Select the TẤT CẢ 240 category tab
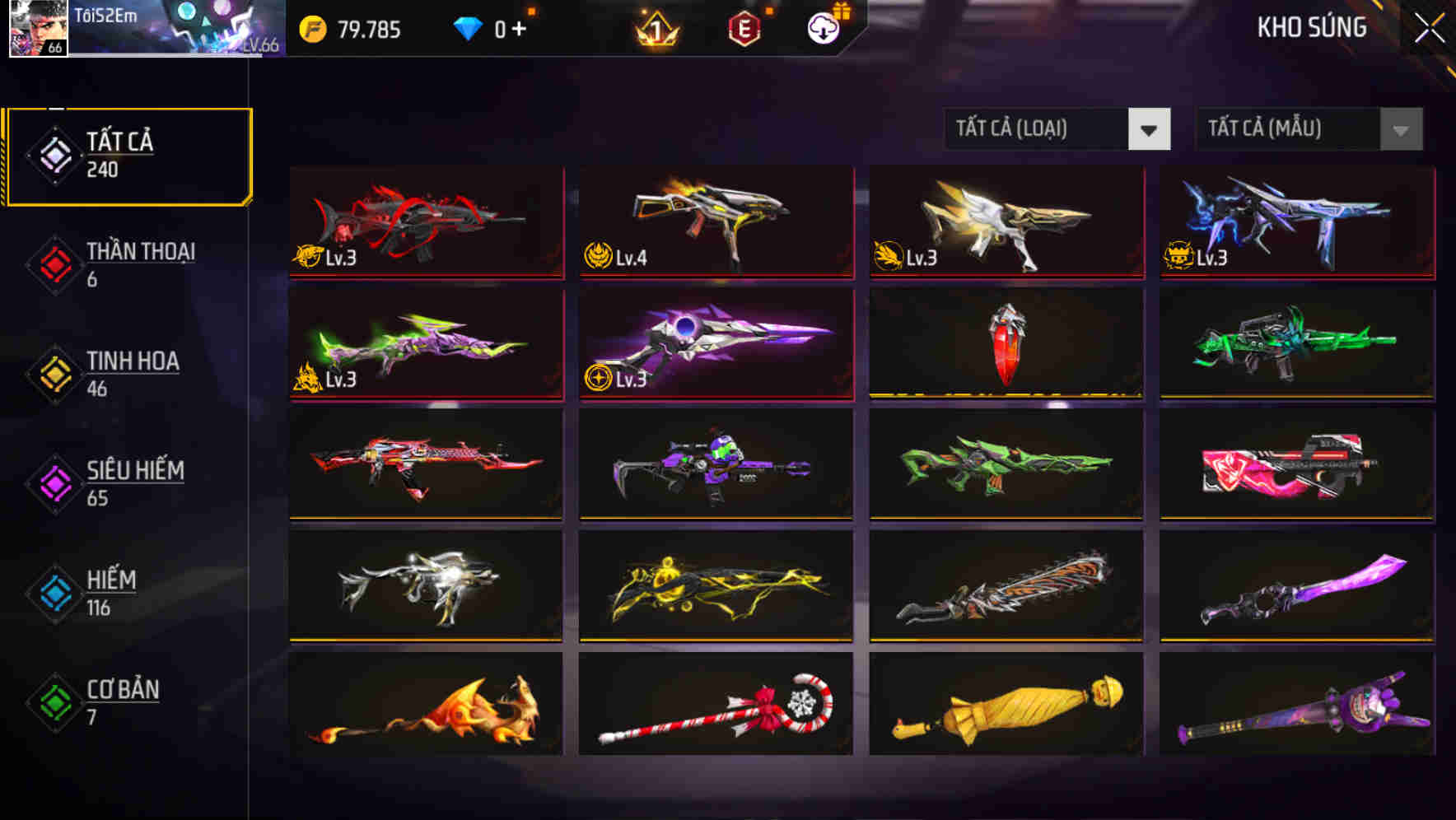The width and height of the screenshot is (1456, 820). [128, 153]
